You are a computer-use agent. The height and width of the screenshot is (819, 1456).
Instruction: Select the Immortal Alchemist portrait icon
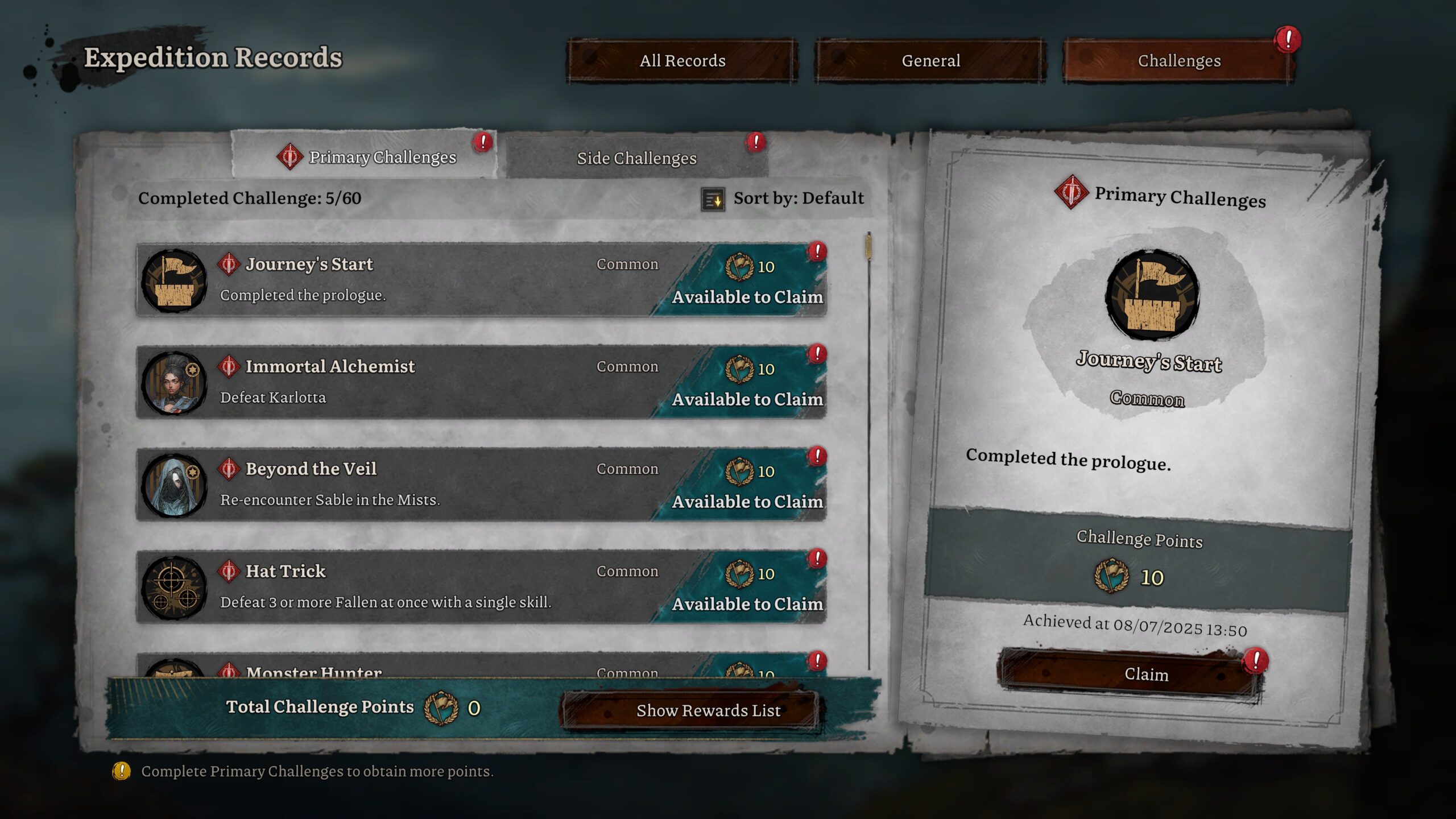173,382
